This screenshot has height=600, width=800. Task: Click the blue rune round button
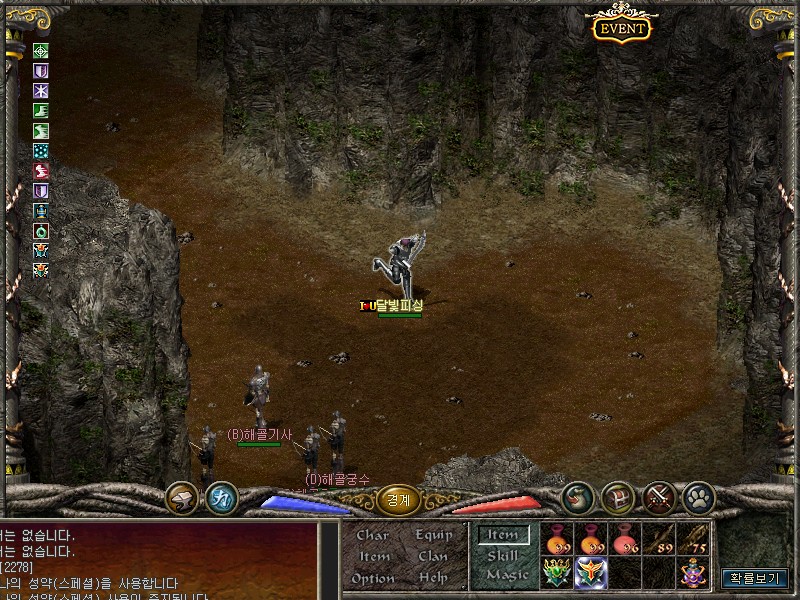[x=220, y=496]
